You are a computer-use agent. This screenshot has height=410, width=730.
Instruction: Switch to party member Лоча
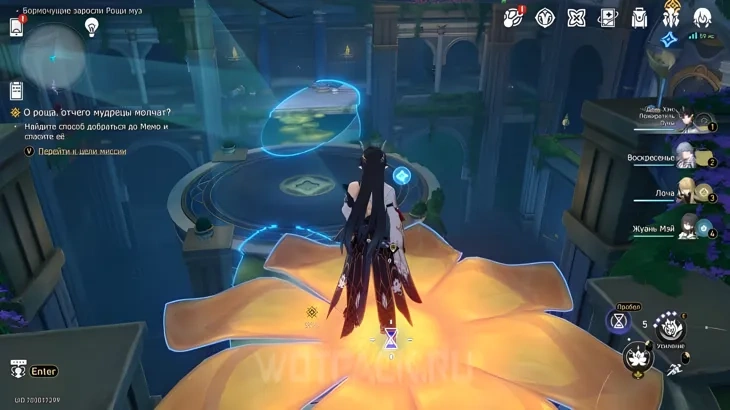(x=687, y=190)
